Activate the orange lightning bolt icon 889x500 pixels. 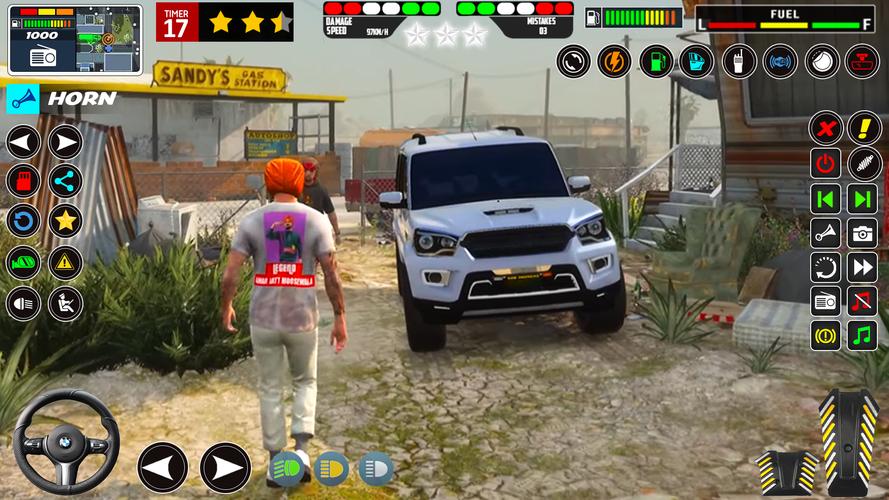tap(614, 61)
